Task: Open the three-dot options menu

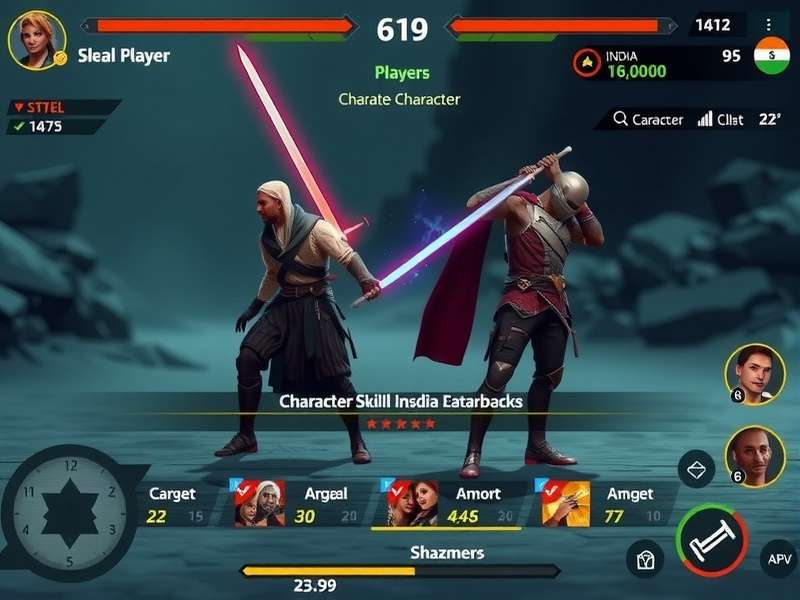Action: point(768,25)
